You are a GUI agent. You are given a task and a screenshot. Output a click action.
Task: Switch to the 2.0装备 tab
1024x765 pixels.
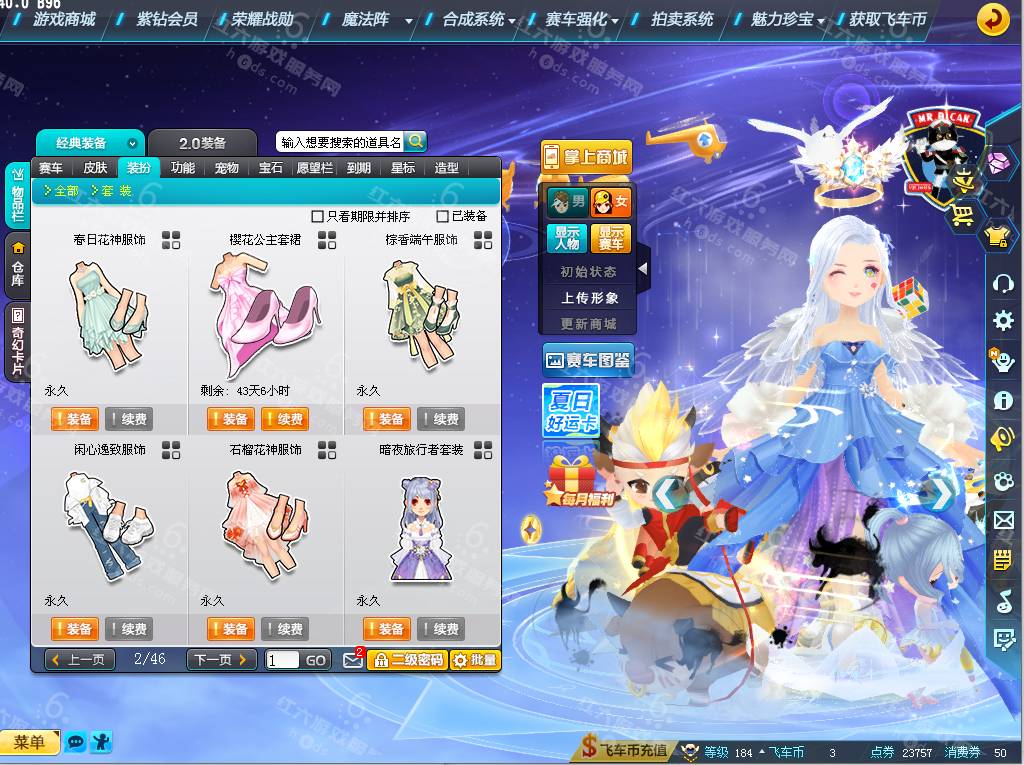tap(202, 143)
